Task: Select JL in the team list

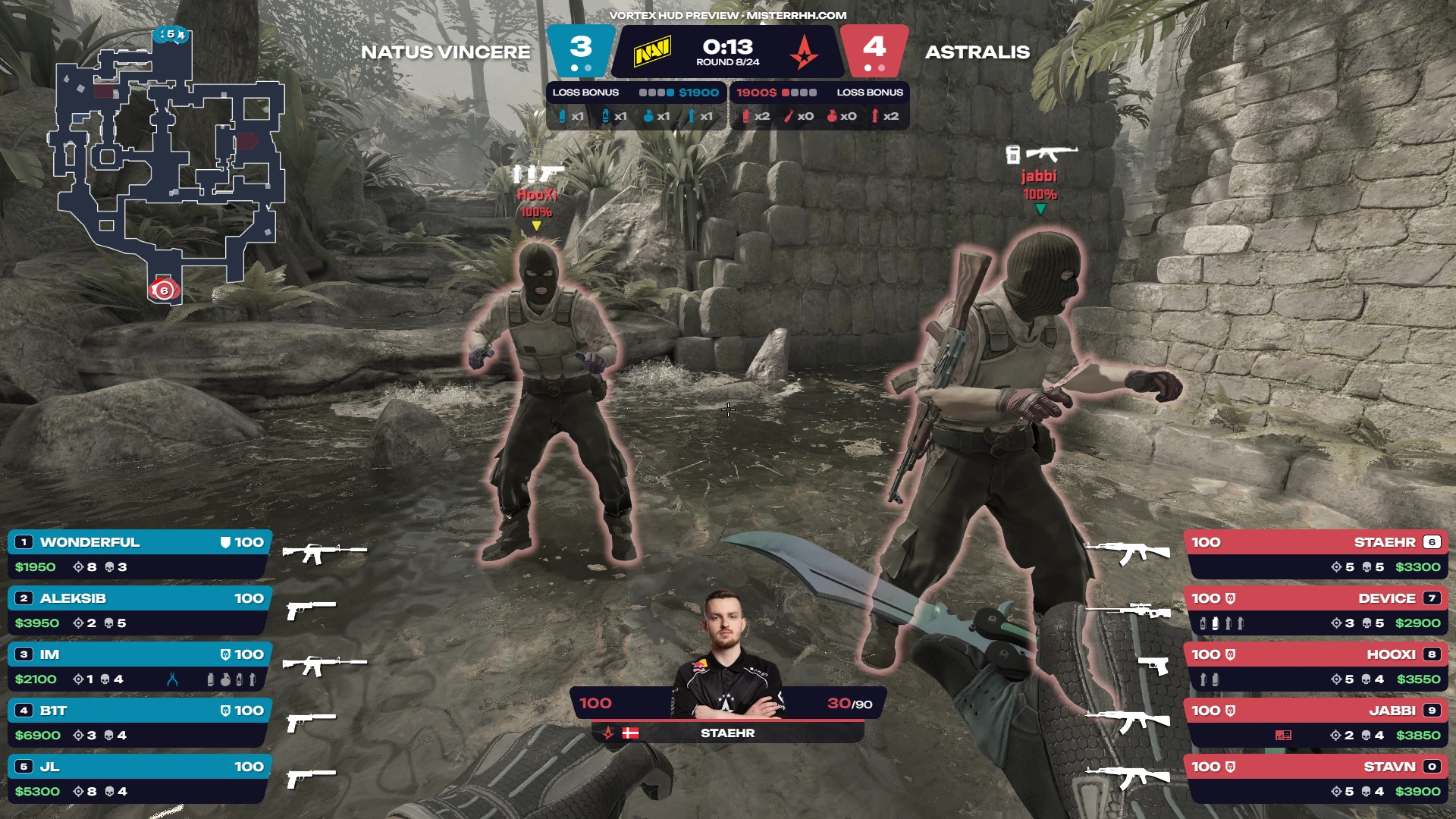Action: click(x=140, y=779)
